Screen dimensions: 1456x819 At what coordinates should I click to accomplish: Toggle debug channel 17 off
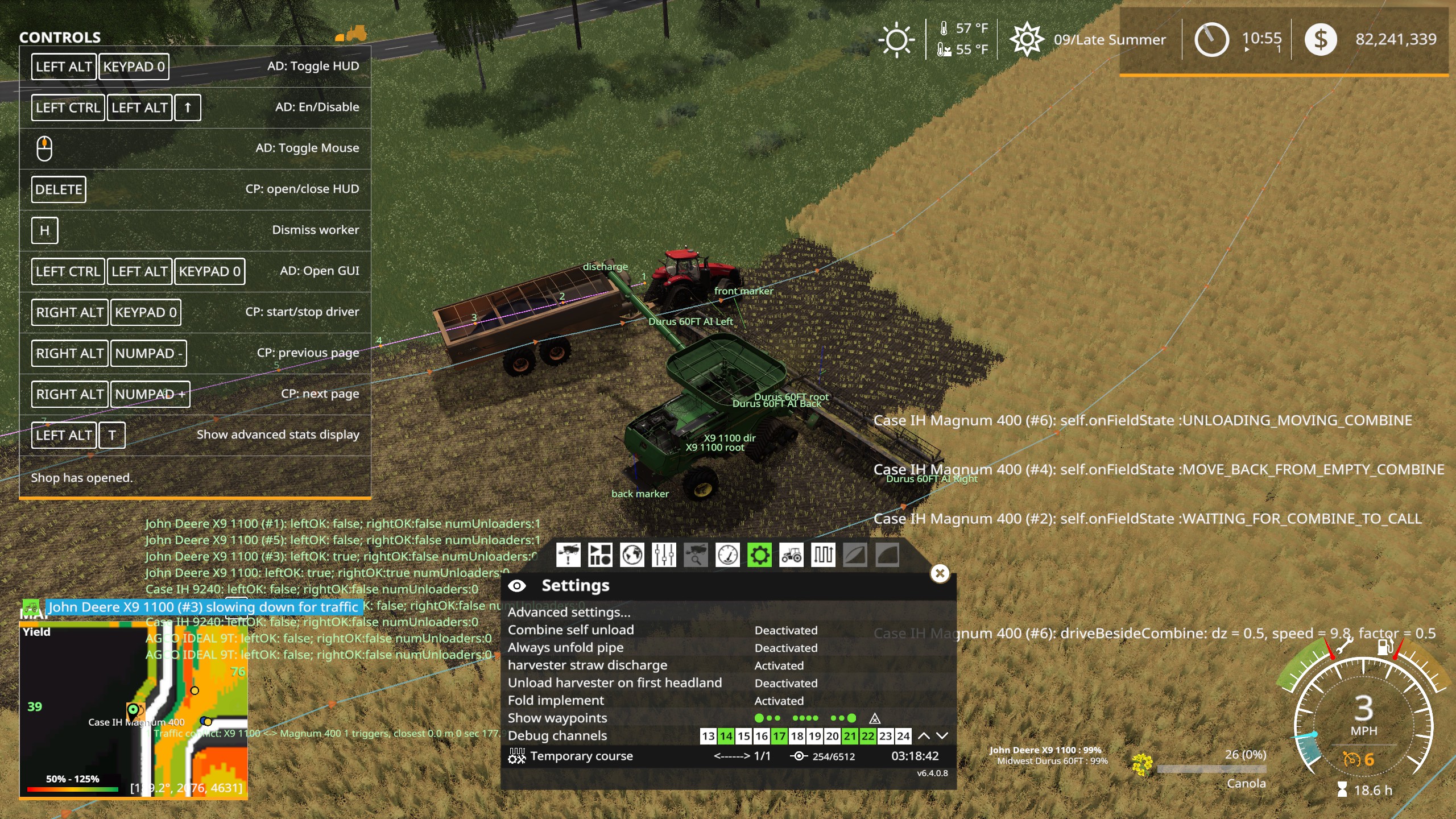click(x=779, y=735)
